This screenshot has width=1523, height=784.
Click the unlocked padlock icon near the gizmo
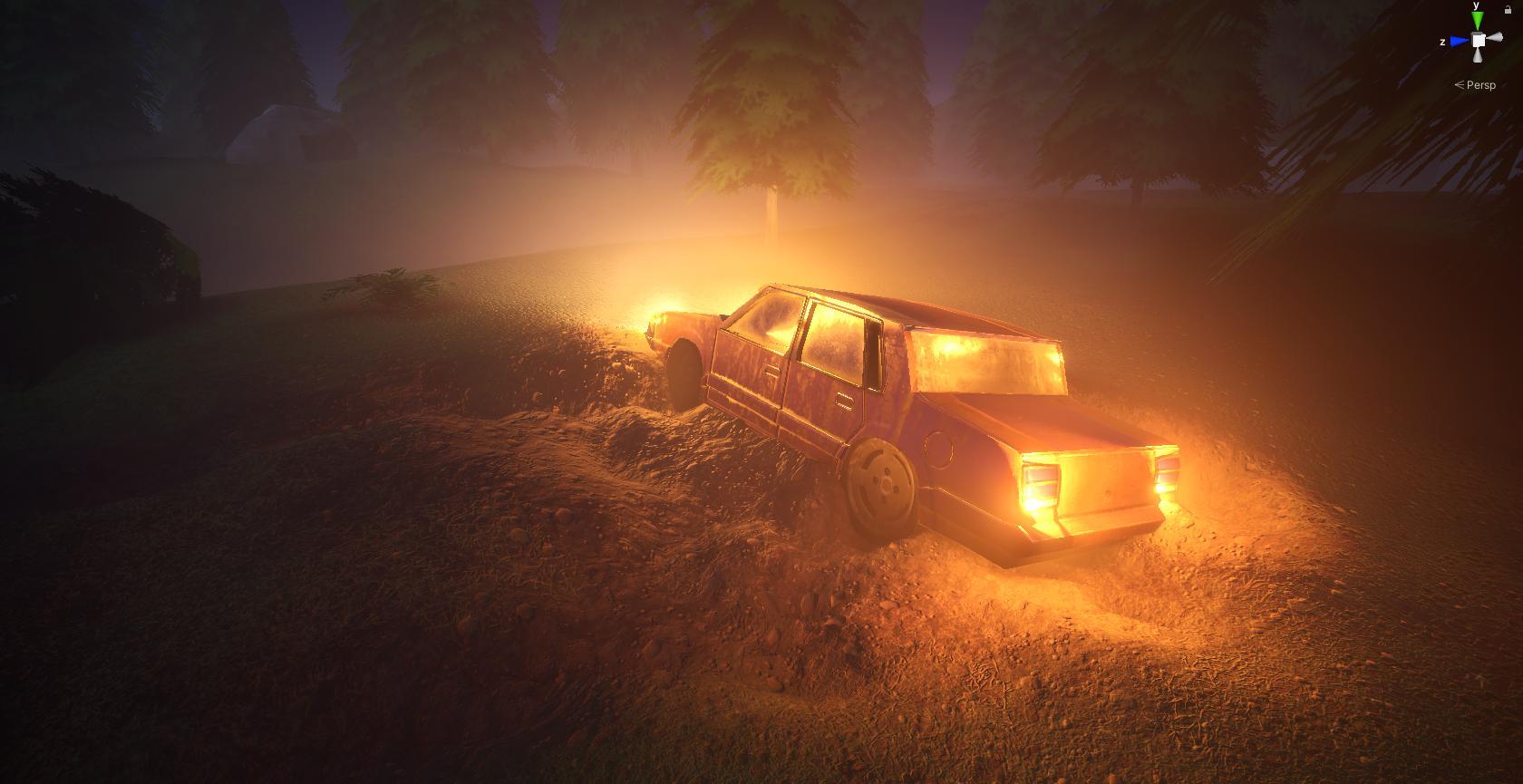1508,10
